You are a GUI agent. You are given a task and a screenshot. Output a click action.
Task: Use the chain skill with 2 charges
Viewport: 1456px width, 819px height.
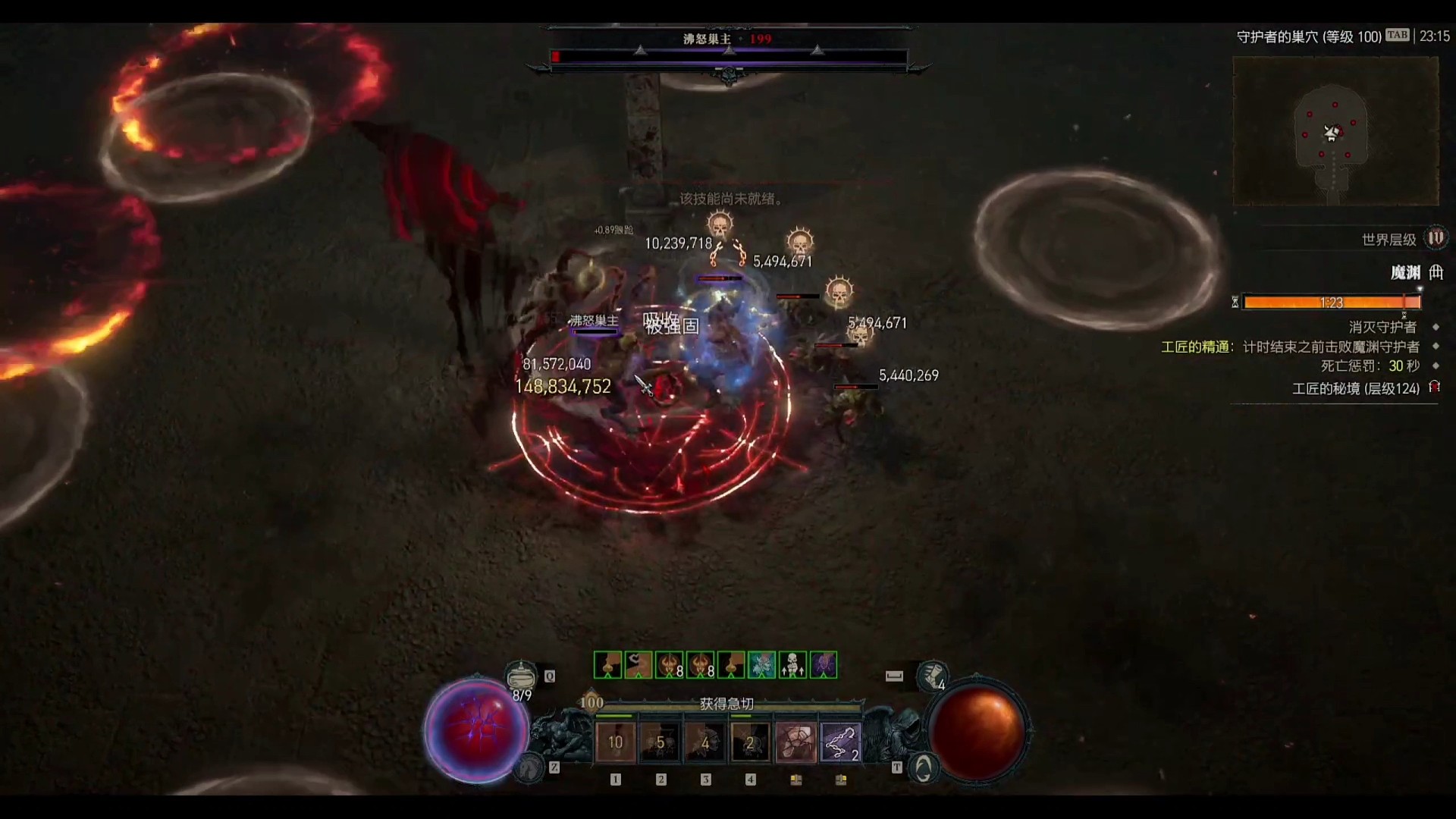[840, 742]
